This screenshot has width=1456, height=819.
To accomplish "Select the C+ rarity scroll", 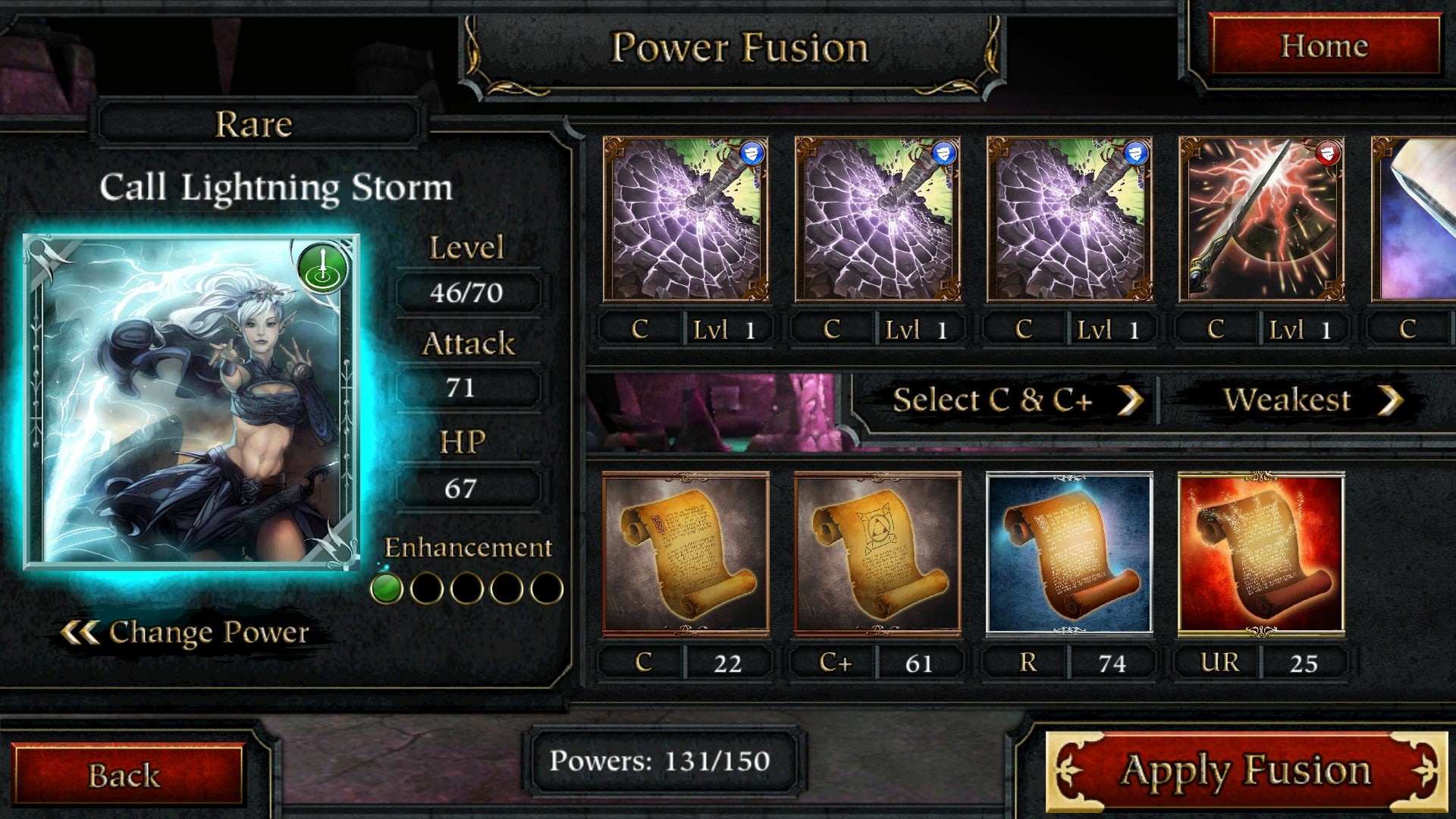I will pos(877,554).
